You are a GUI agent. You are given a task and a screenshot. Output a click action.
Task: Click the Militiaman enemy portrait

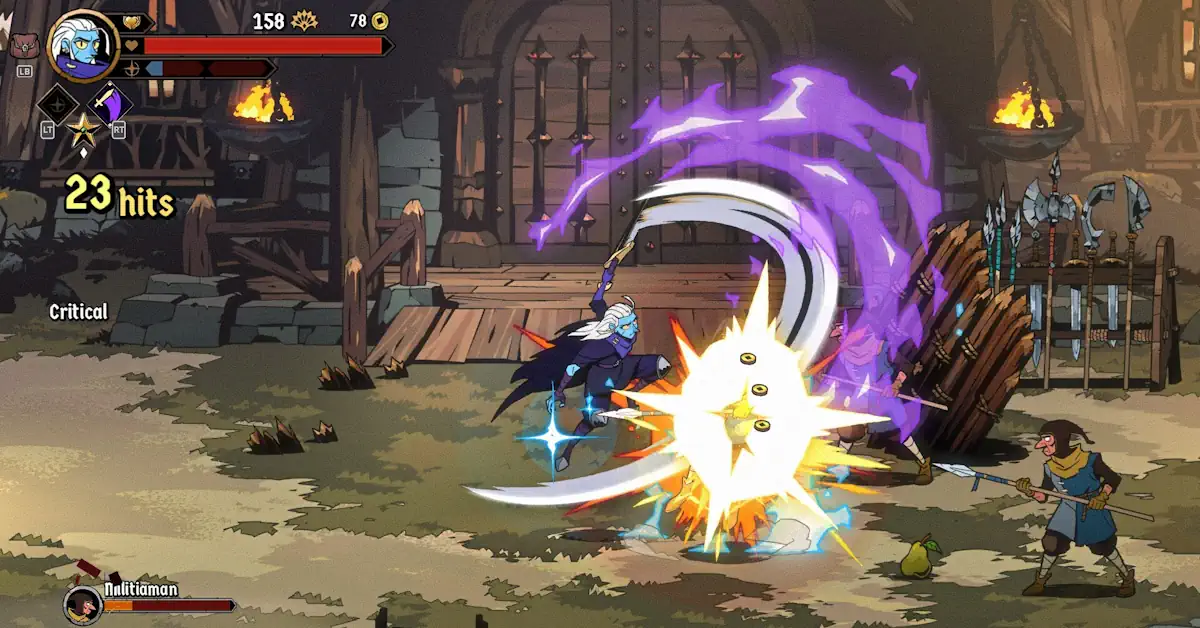point(82,604)
